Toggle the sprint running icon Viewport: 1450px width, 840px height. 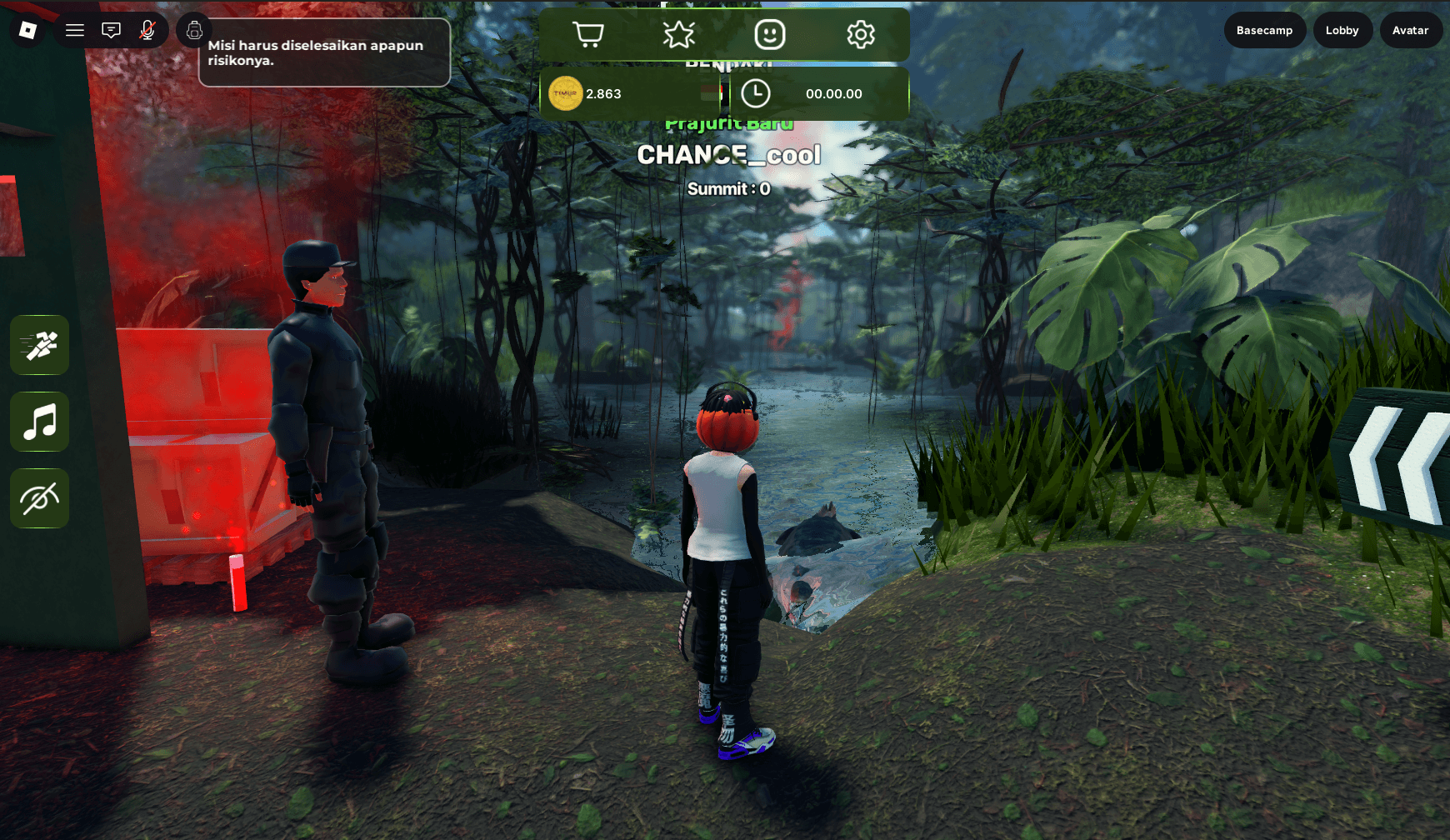(40, 345)
